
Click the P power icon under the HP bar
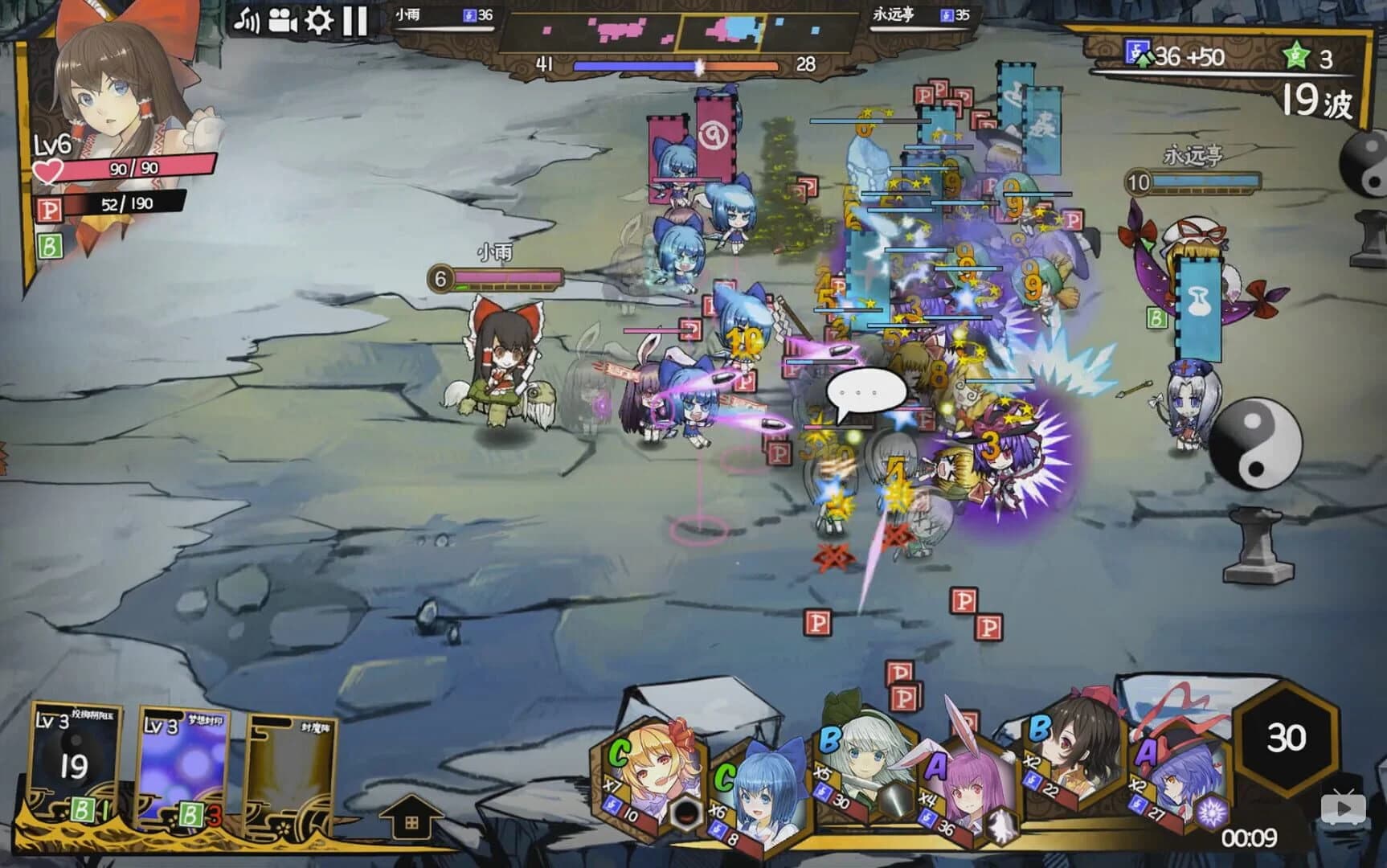coord(48,209)
